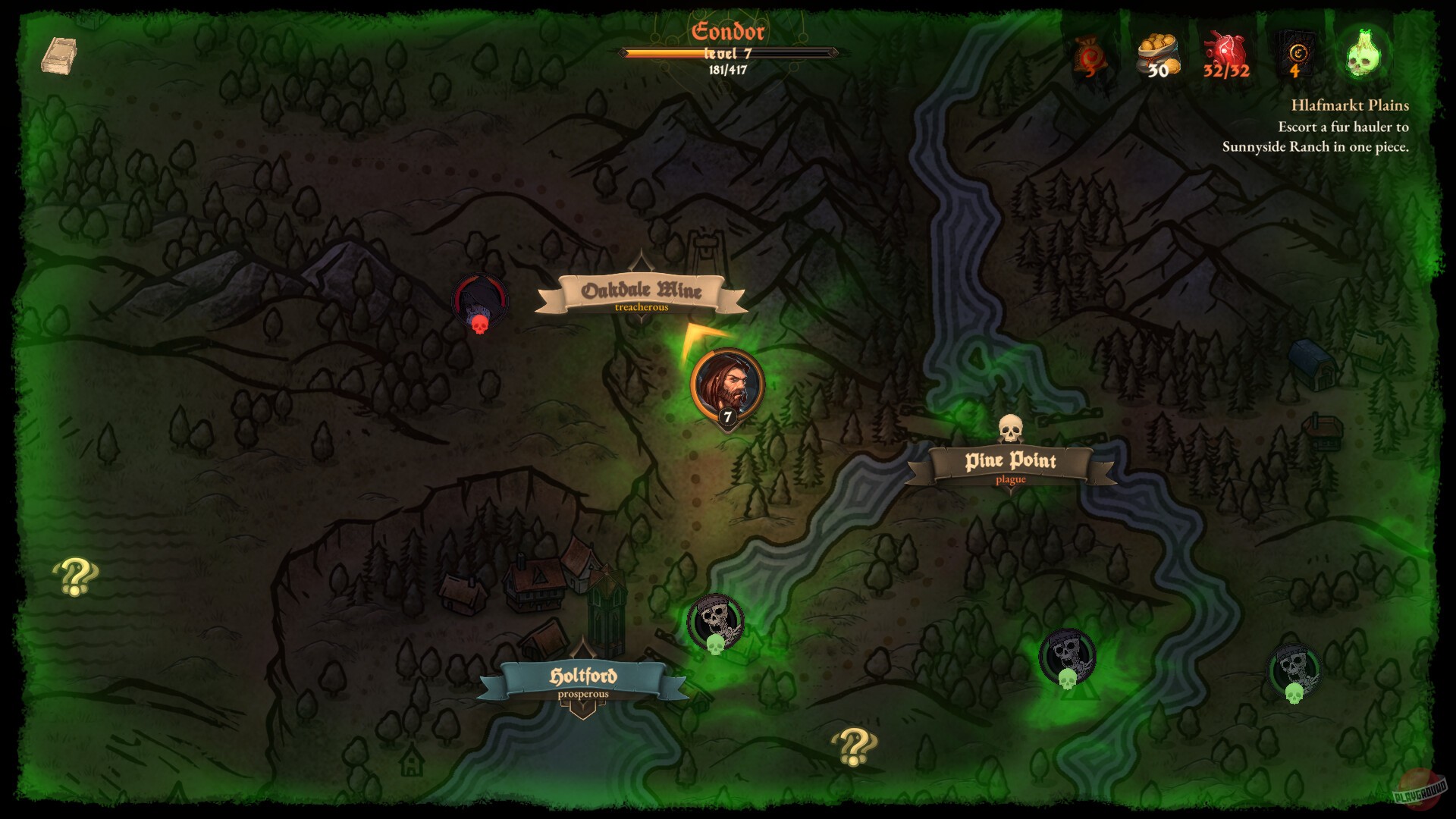Click the orange pouch resource showing 3
The width and height of the screenshot is (1456, 819).
tap(1090, 53)
